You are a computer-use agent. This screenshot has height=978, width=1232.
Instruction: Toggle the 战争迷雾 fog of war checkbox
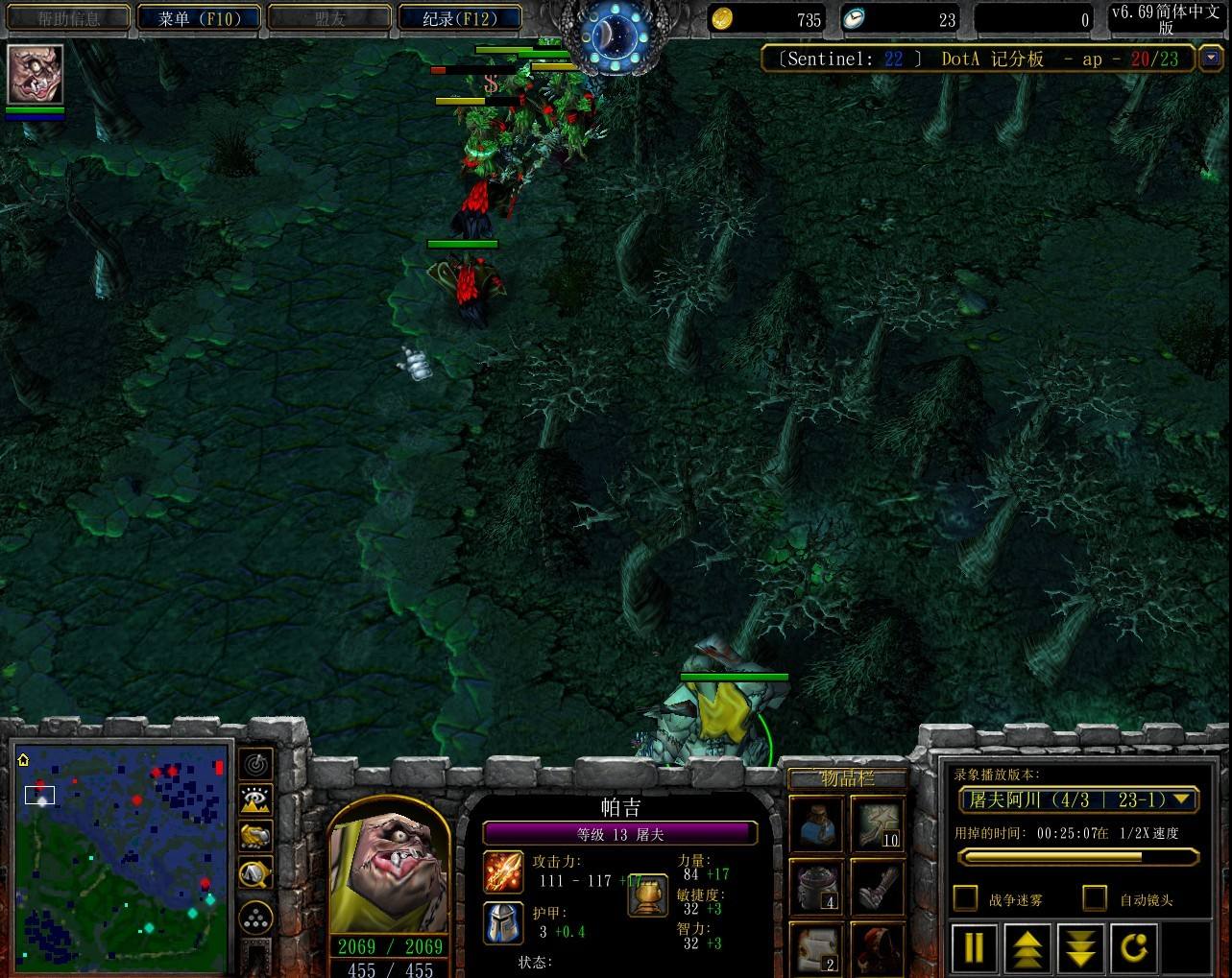[x=965, y=898]
